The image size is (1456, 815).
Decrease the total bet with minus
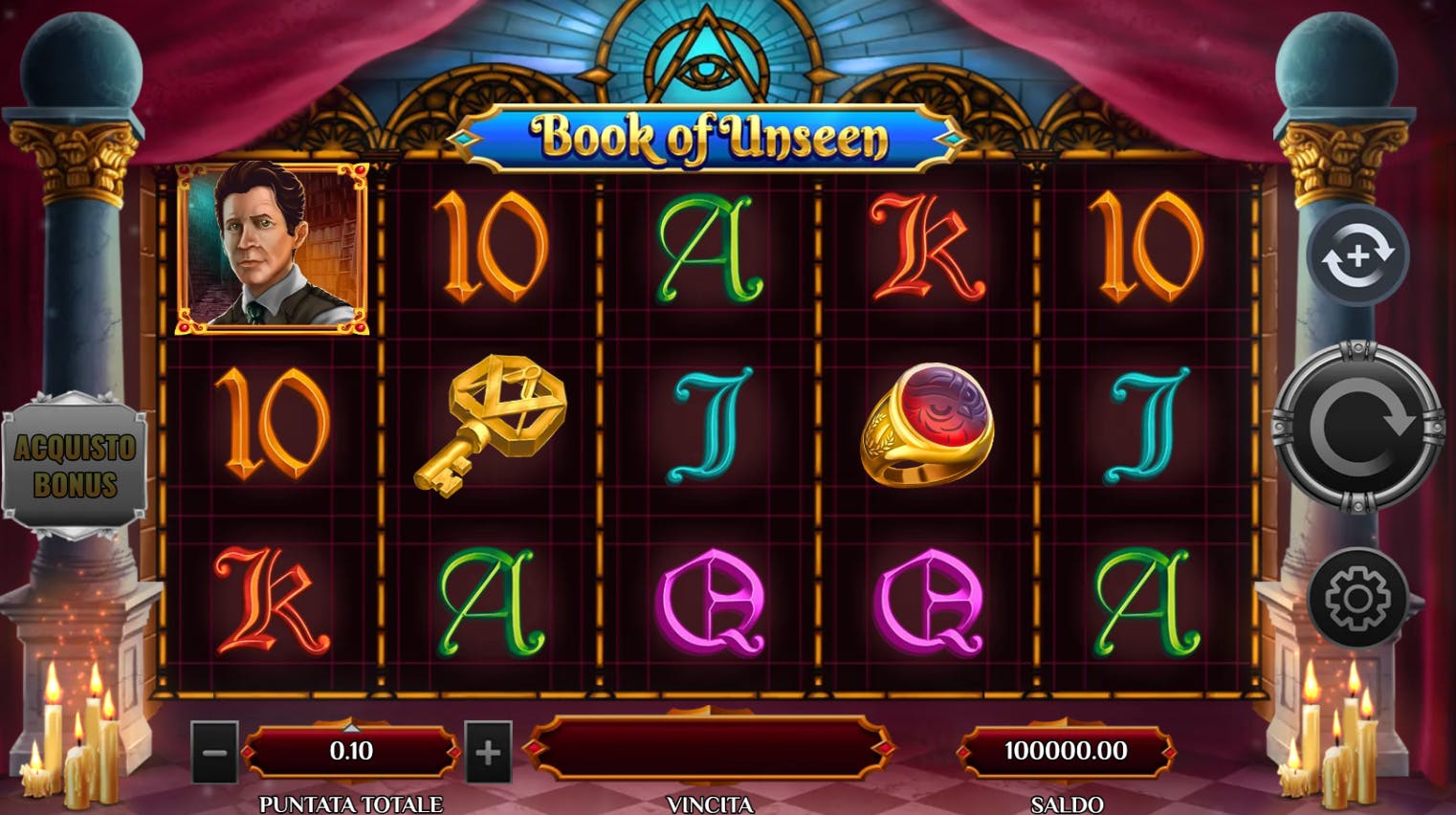click(x=214, y=753)
